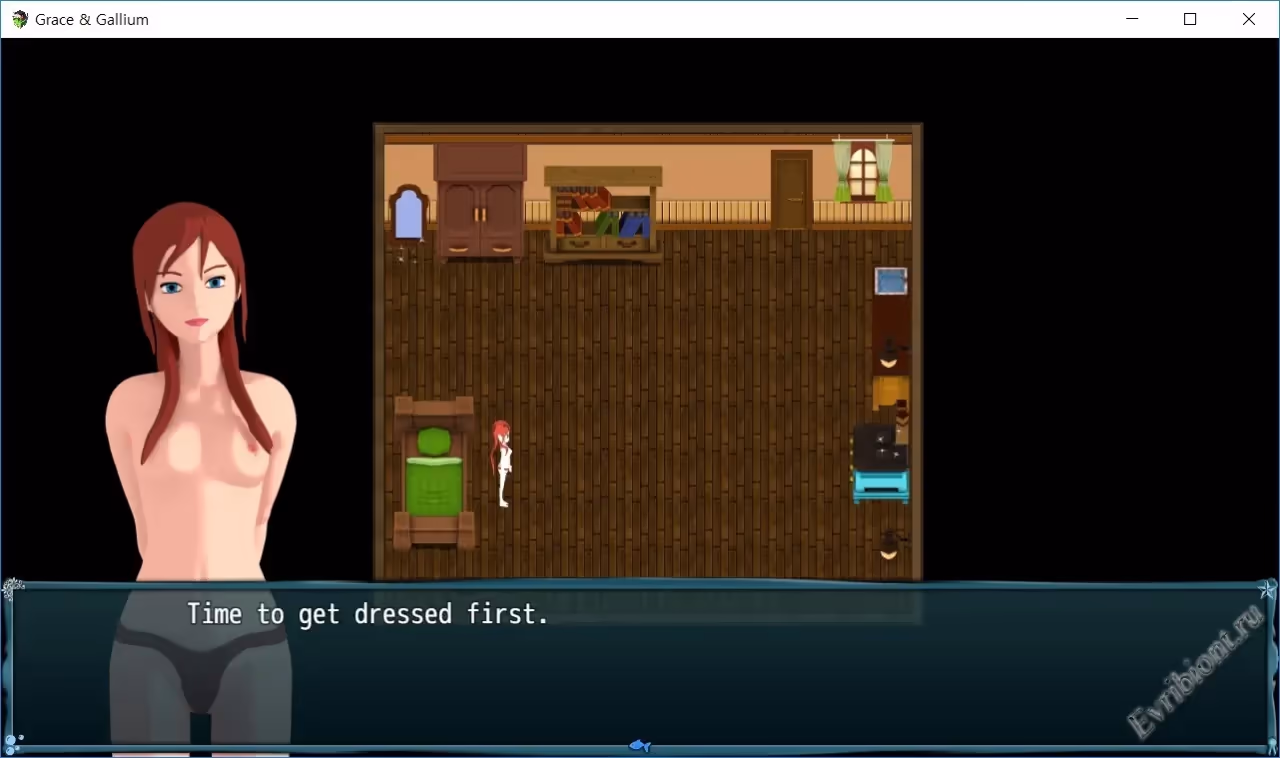The height and width of the screenshot is (758, 1280).
Task: Minimize the game window
Action: [1132, 19]
